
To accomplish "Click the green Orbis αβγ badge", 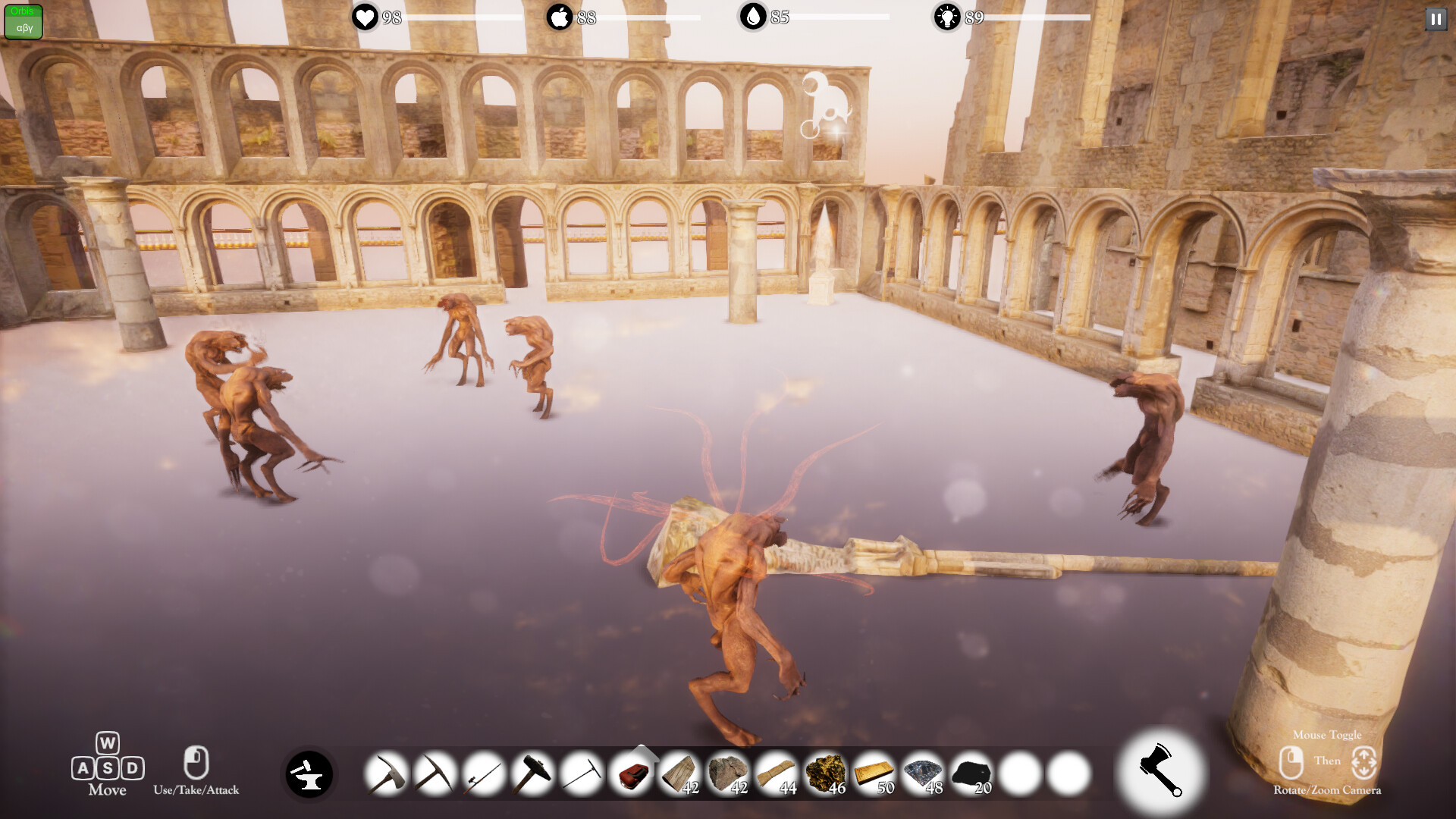I will (24, 21).
